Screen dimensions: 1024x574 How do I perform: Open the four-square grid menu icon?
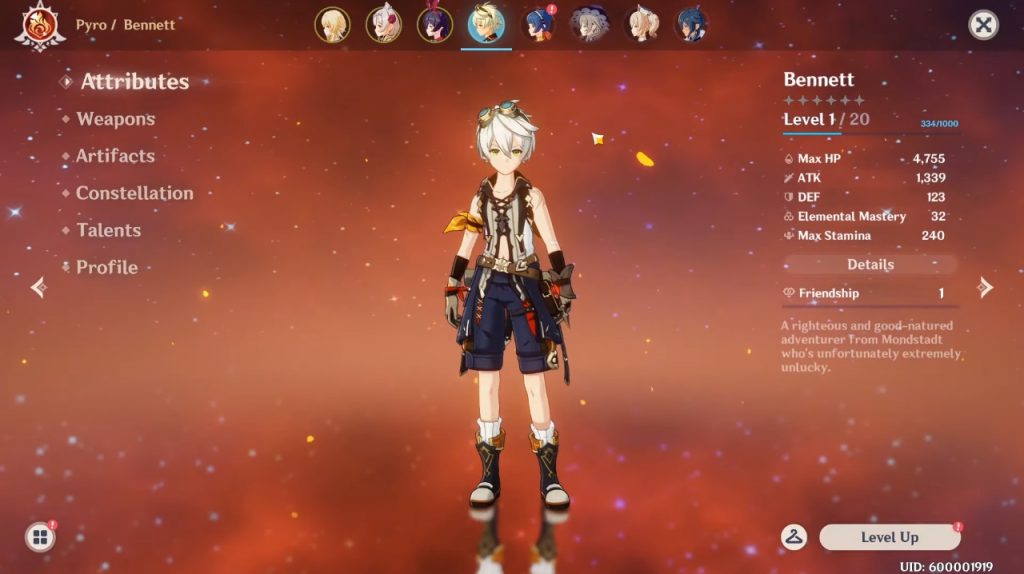pyautogui.click(x=40, y=537)
